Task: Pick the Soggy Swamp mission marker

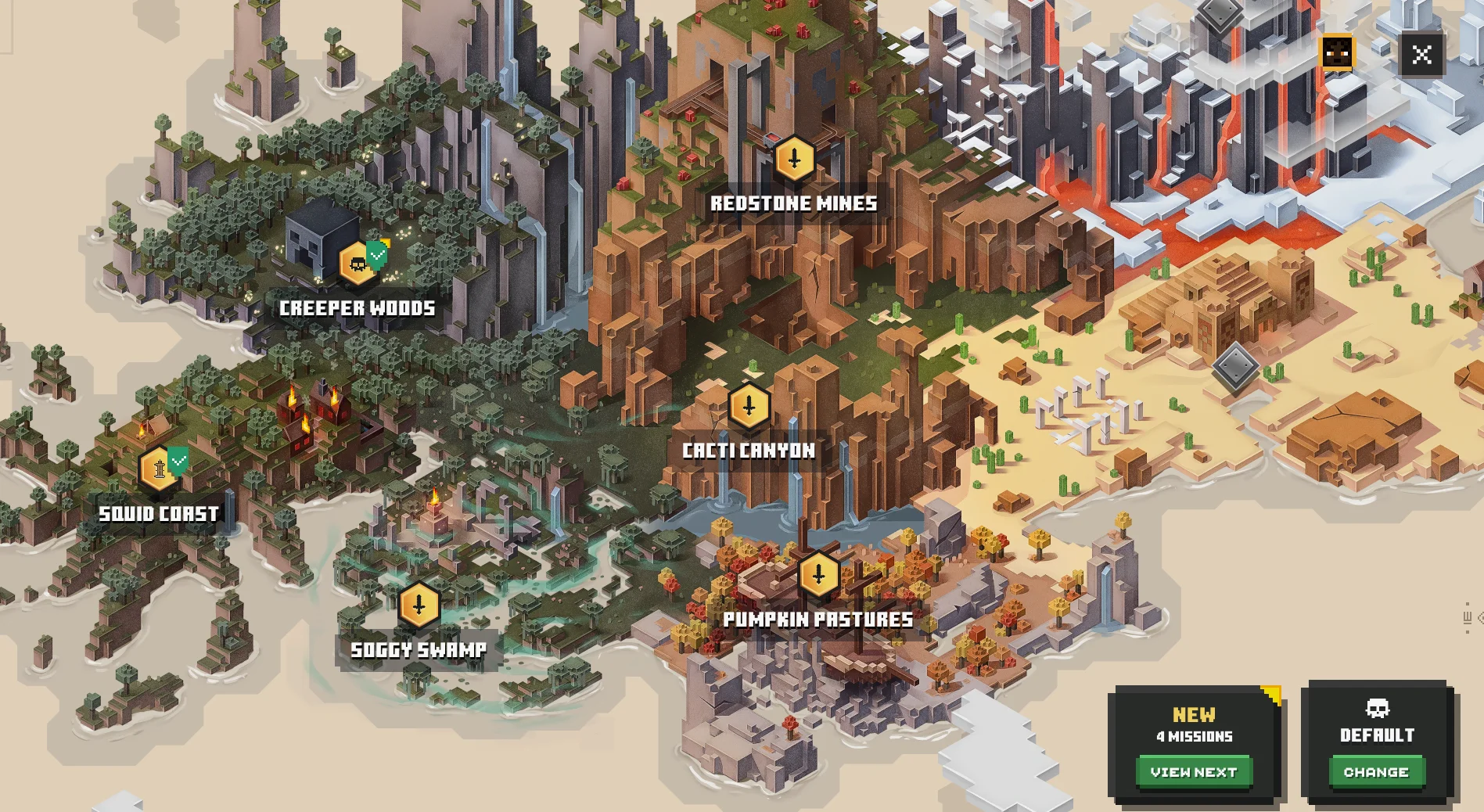Action: [419, 605]
